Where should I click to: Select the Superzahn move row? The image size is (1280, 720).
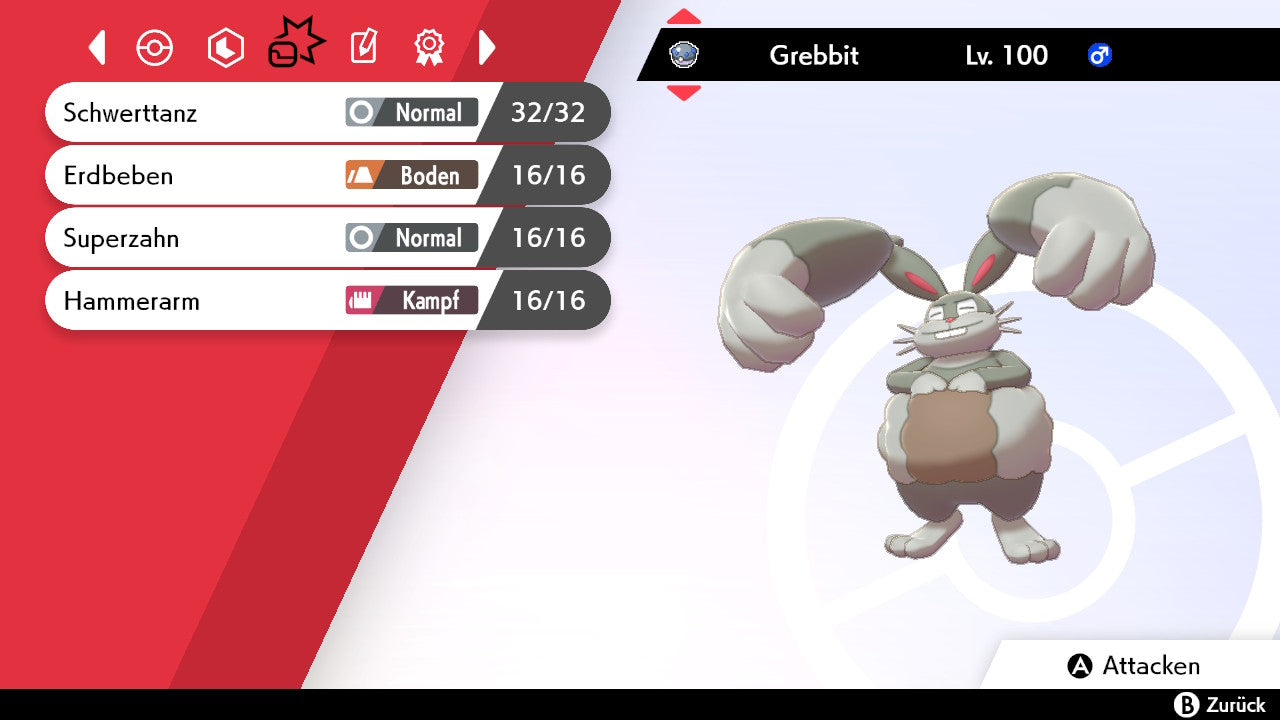326,238
